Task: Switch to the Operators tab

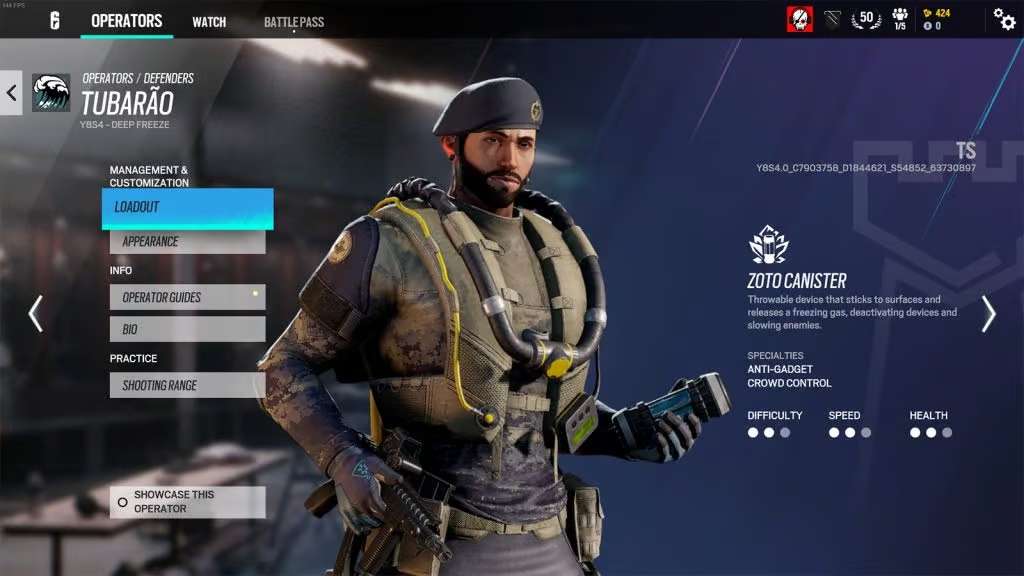Action: pos(126,21)
